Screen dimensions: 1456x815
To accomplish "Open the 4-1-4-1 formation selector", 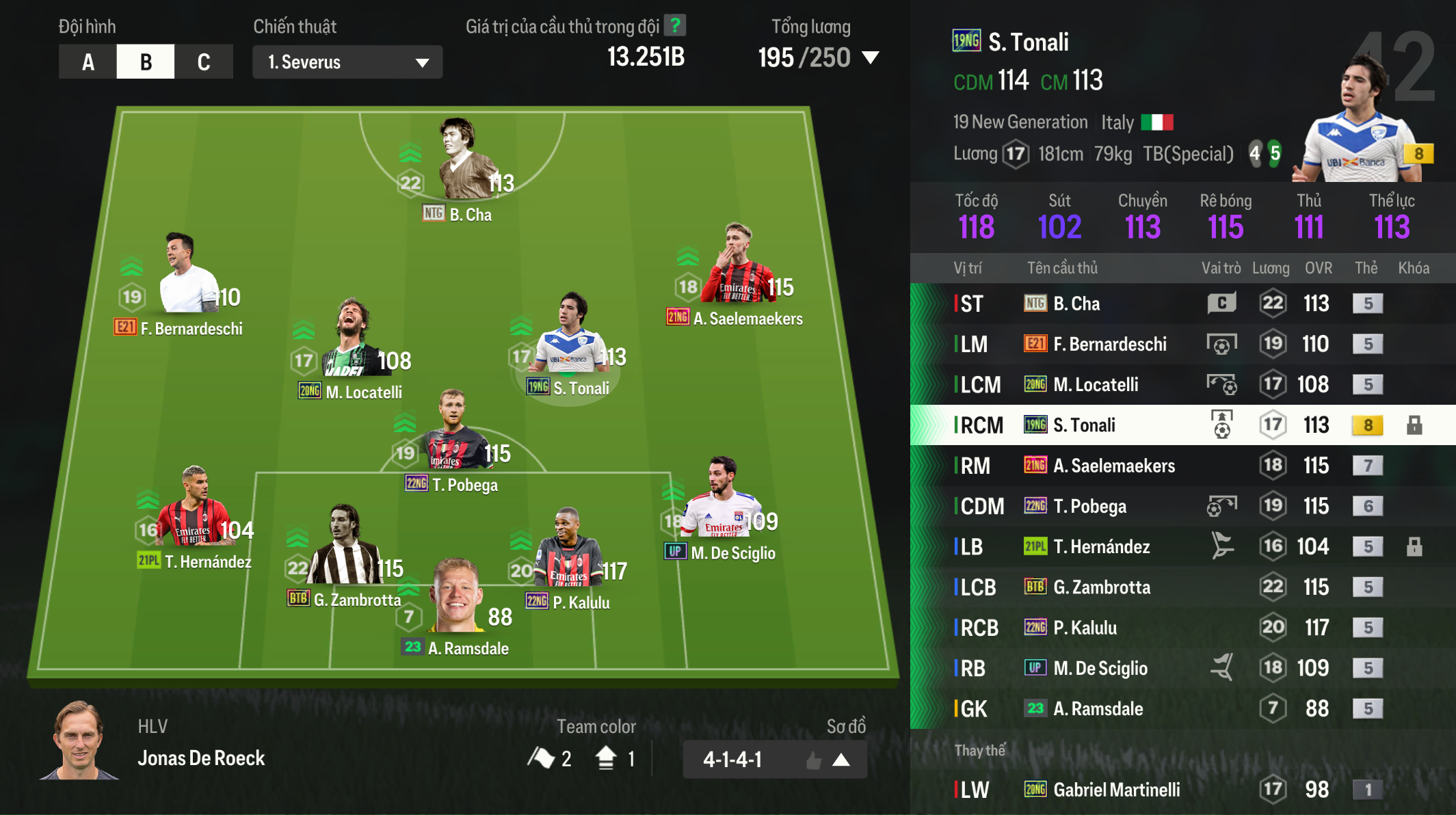I will (x=774, y=760).
